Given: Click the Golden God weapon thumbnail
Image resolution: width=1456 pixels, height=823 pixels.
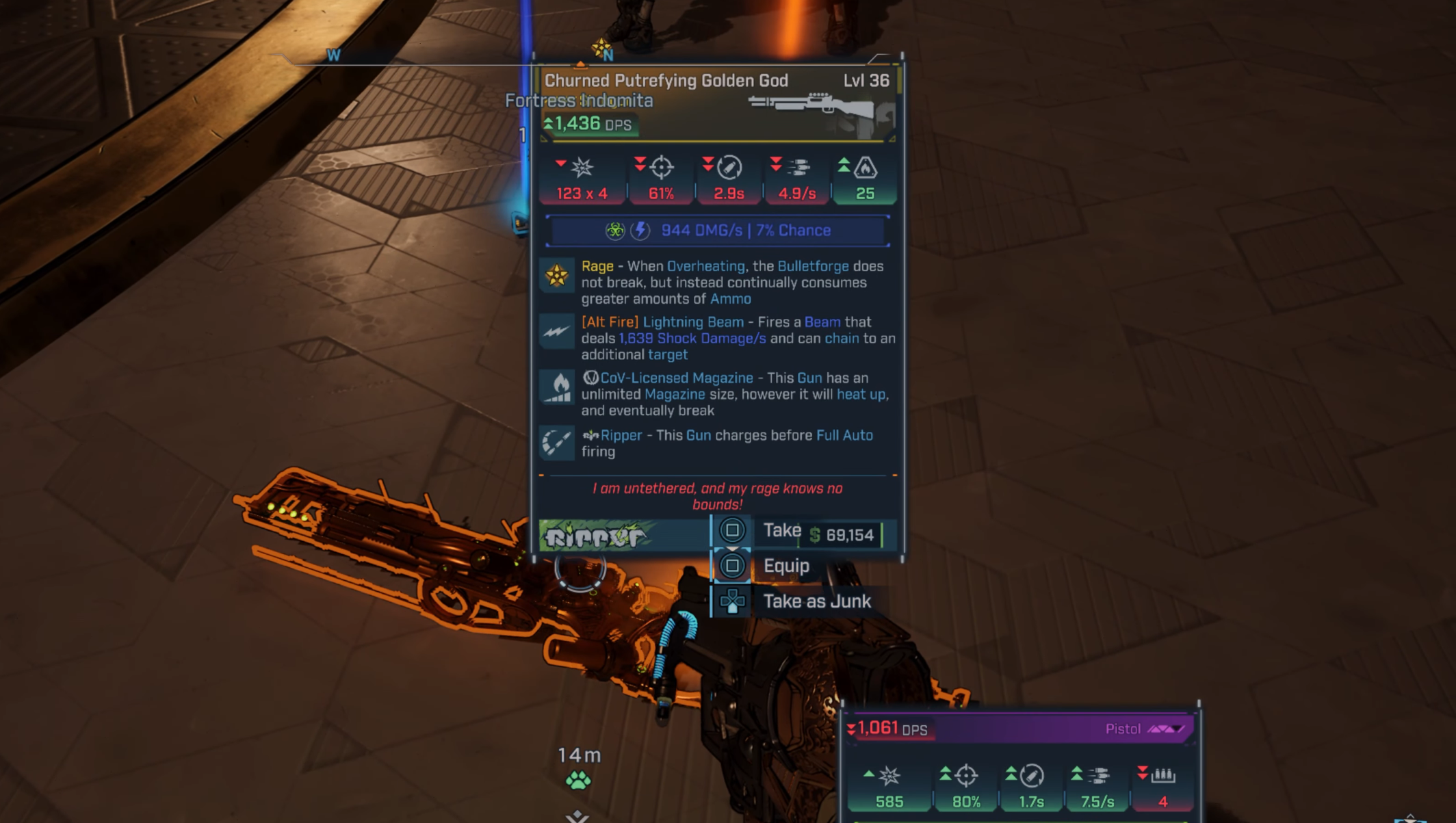Looking at the screenshot, I should click(x=818, y=107).
